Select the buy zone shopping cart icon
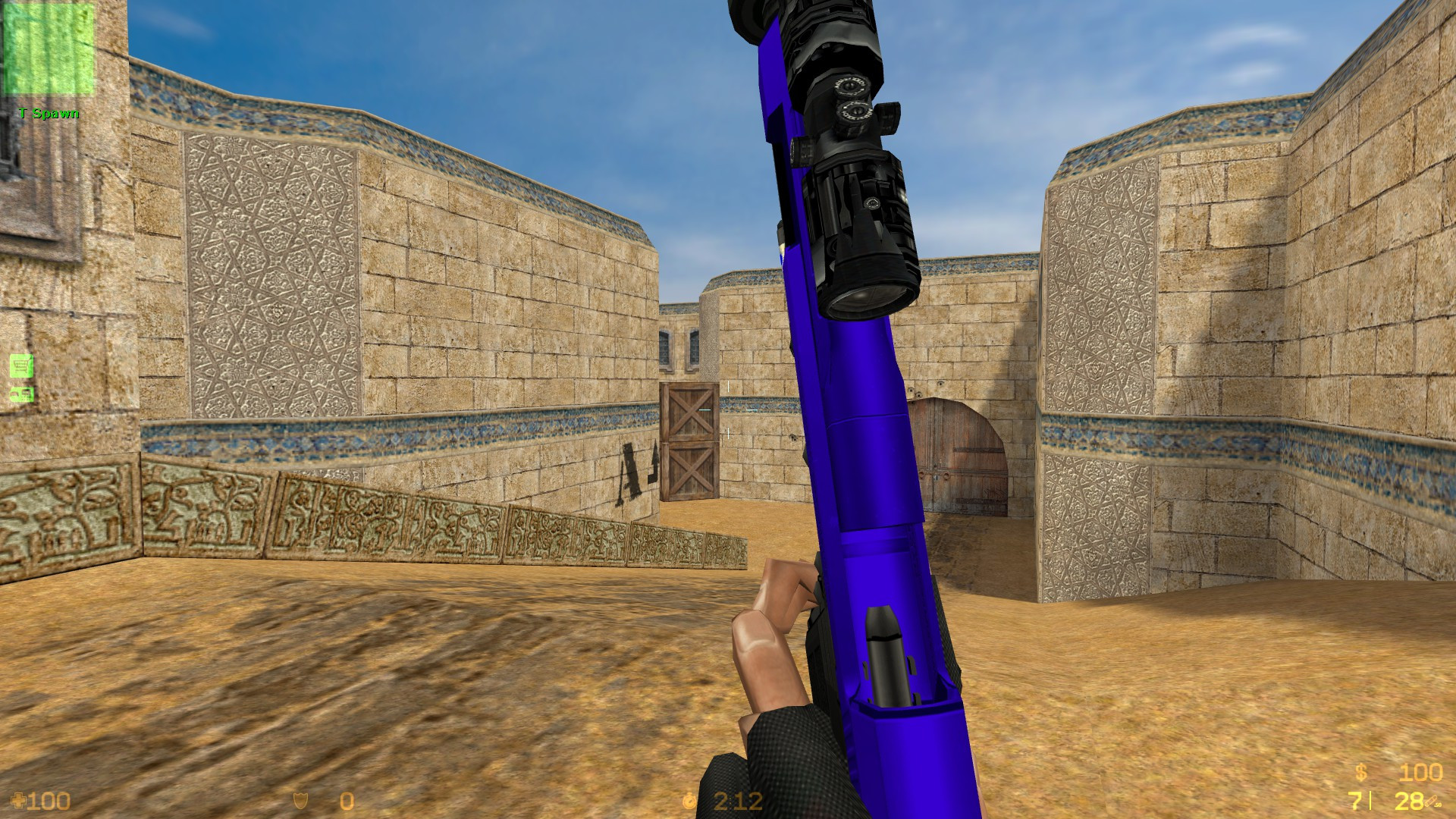Viewport: 1456px width, 819px height. pos(20,366)
